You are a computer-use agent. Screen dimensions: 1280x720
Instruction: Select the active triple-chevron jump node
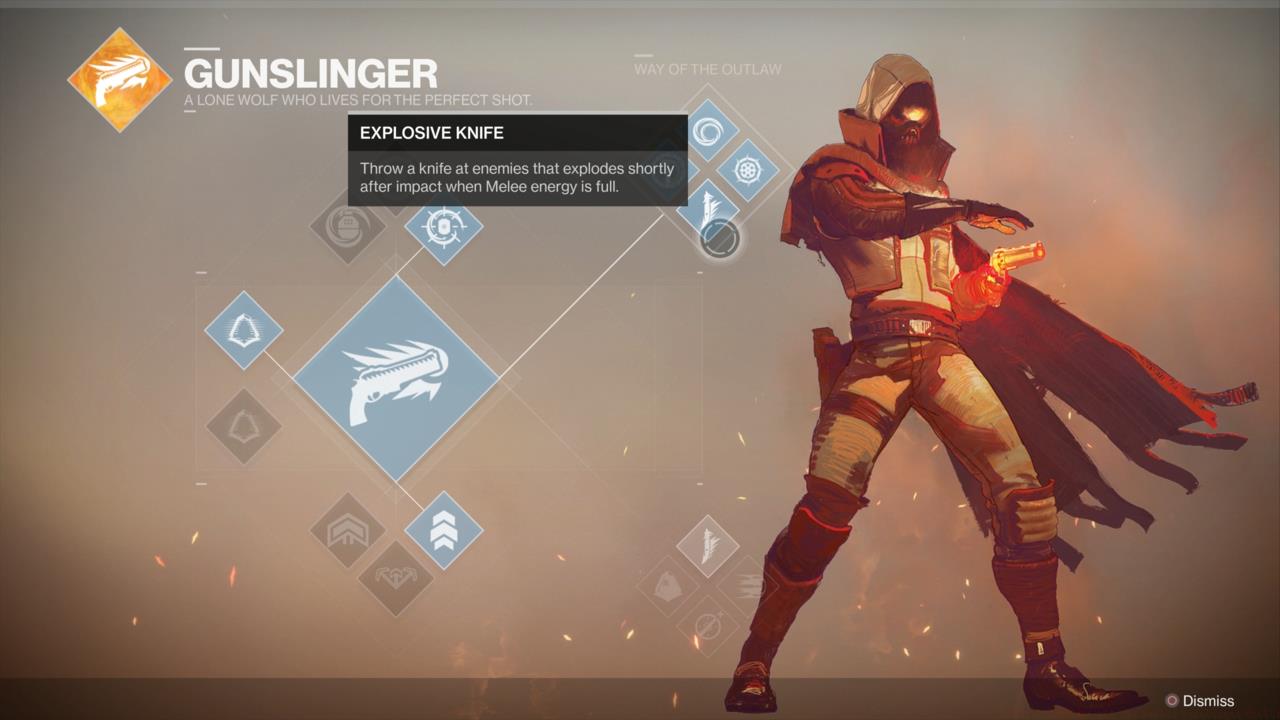(x=443, y=530)
